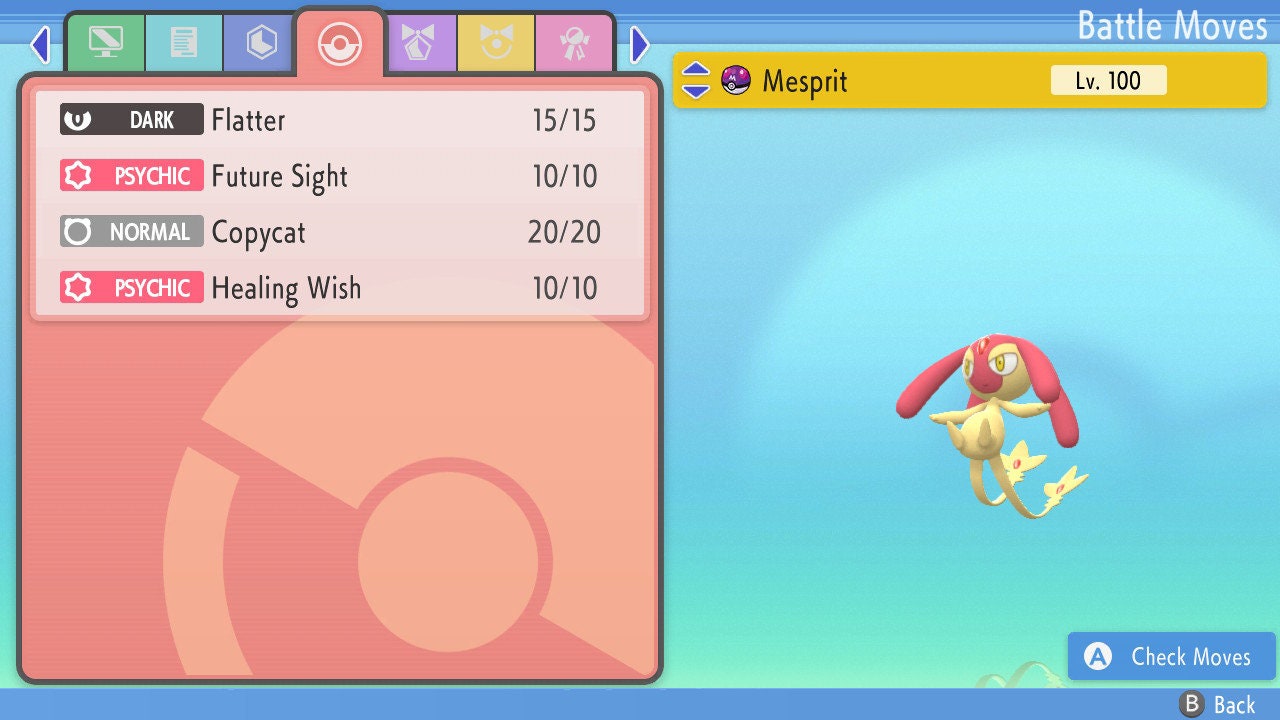Show the pink rosette ribbon tab
This screenshot has width=1280, height=720.
coord(574,44)
